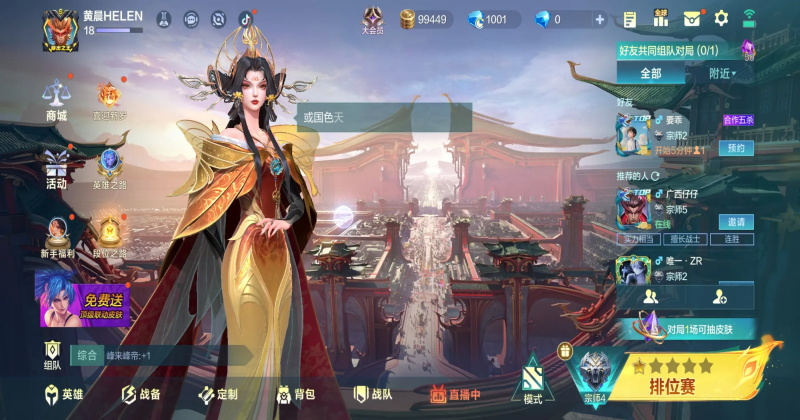
Task: Open settings with the gear icon
Action: 721,18
